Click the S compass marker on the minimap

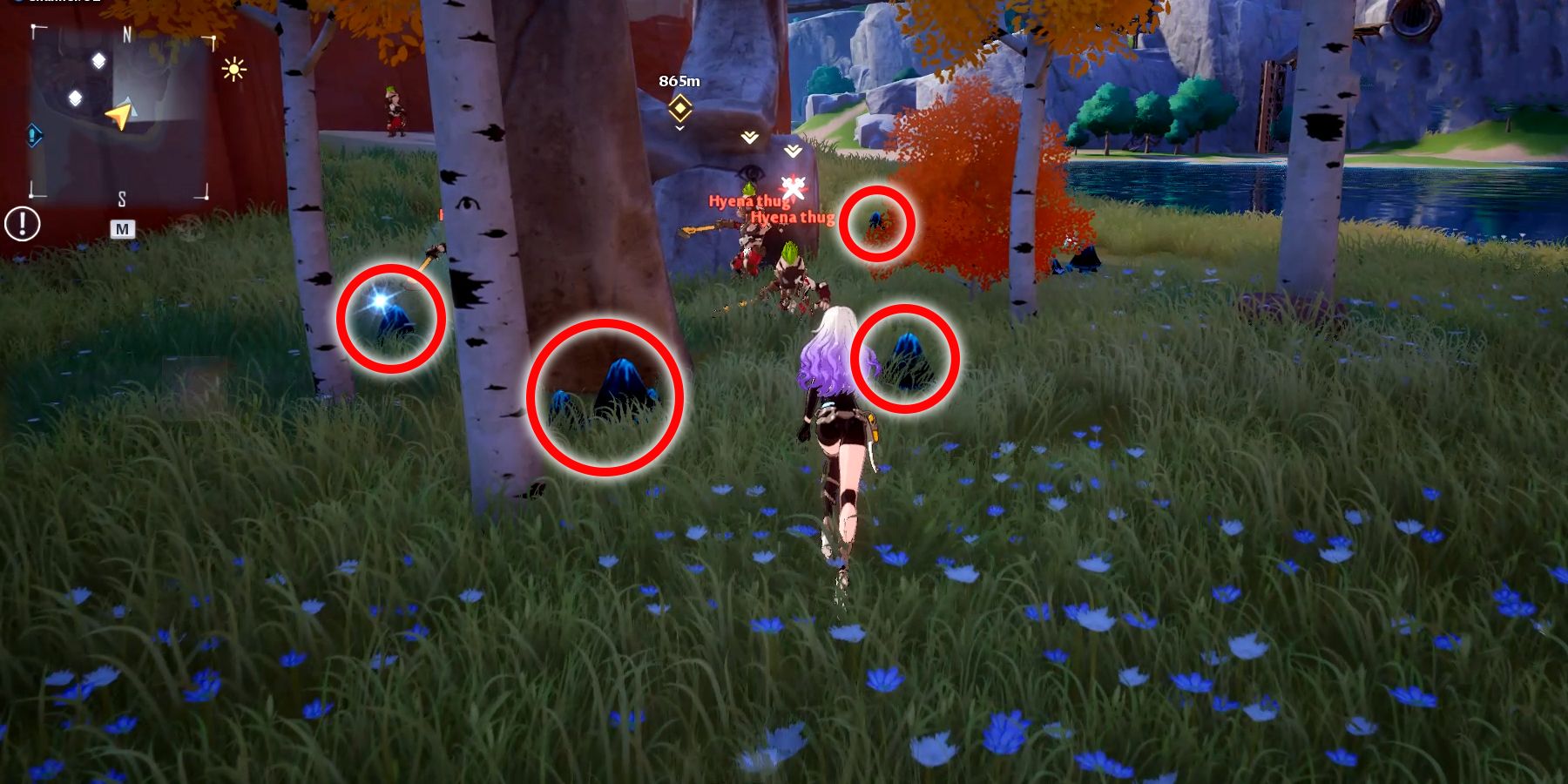123,197
